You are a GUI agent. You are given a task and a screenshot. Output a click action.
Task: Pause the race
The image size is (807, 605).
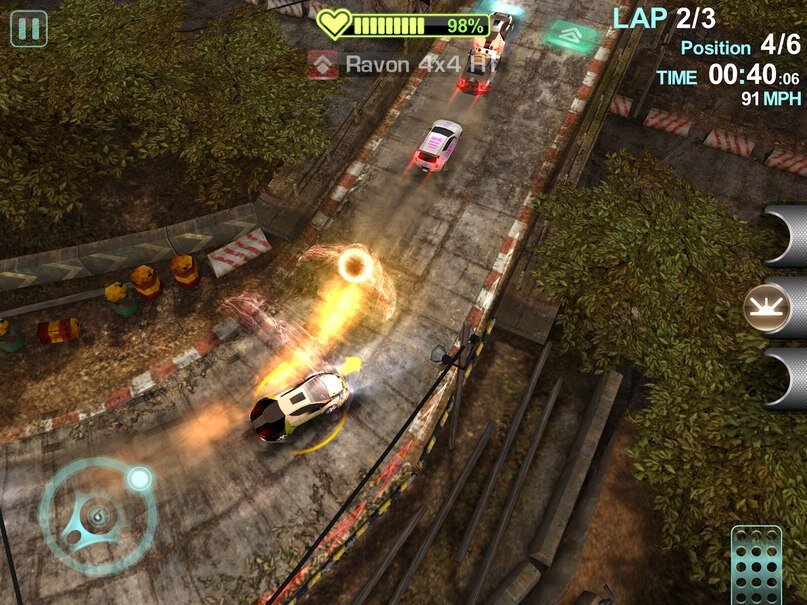[x=29, y=28]
